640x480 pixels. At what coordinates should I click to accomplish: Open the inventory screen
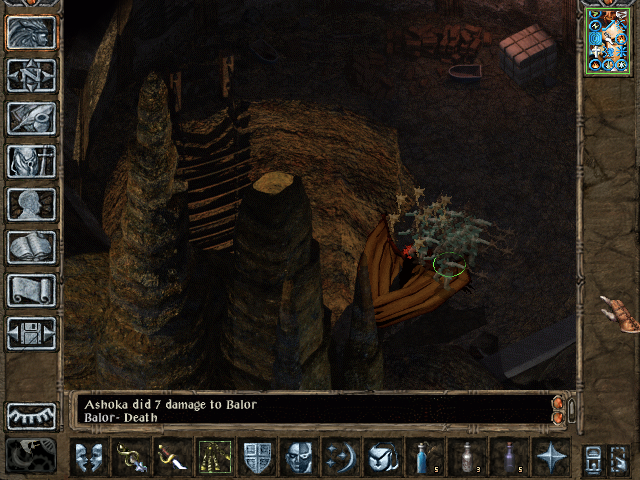point(31,161)
